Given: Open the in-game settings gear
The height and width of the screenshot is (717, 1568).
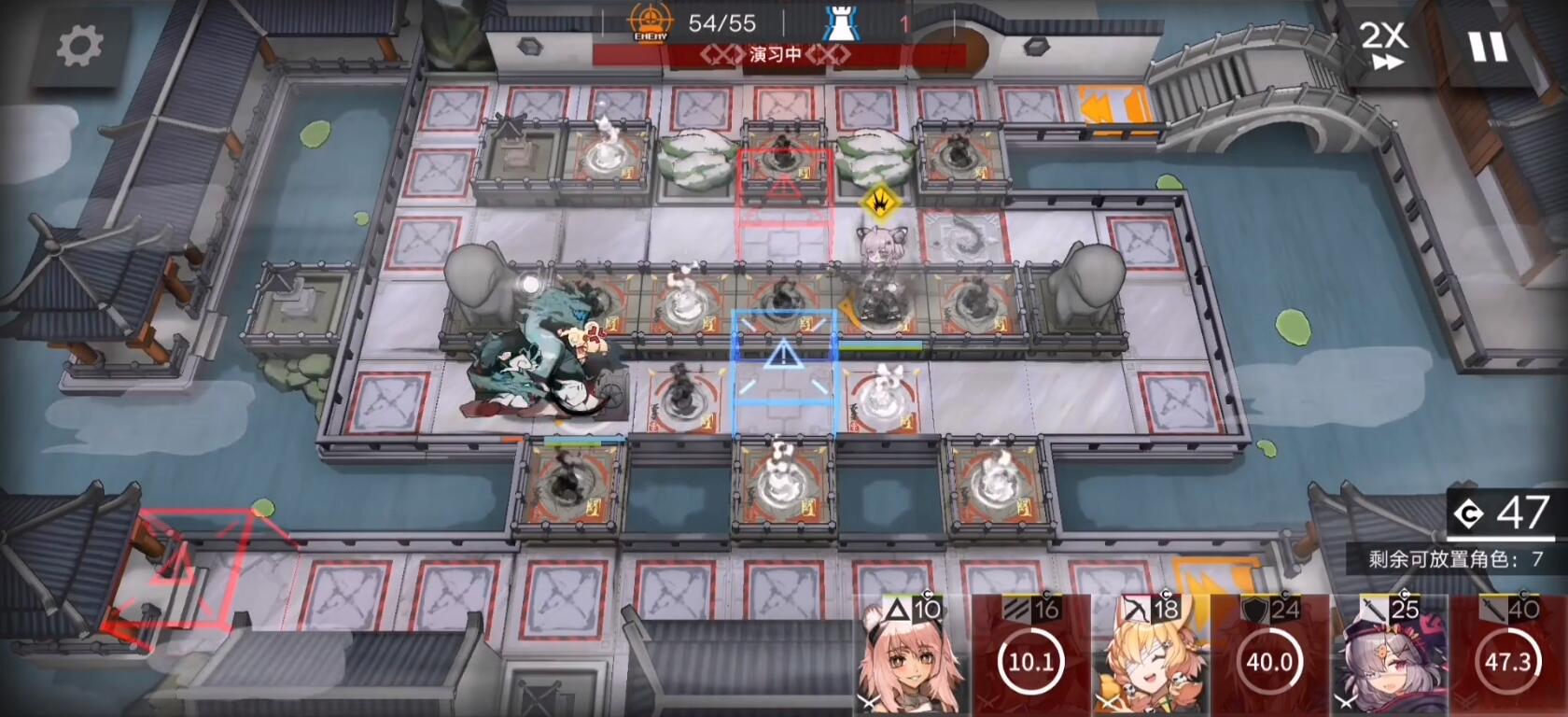Looking at the screenshot, I should click(x=79, y=45).
